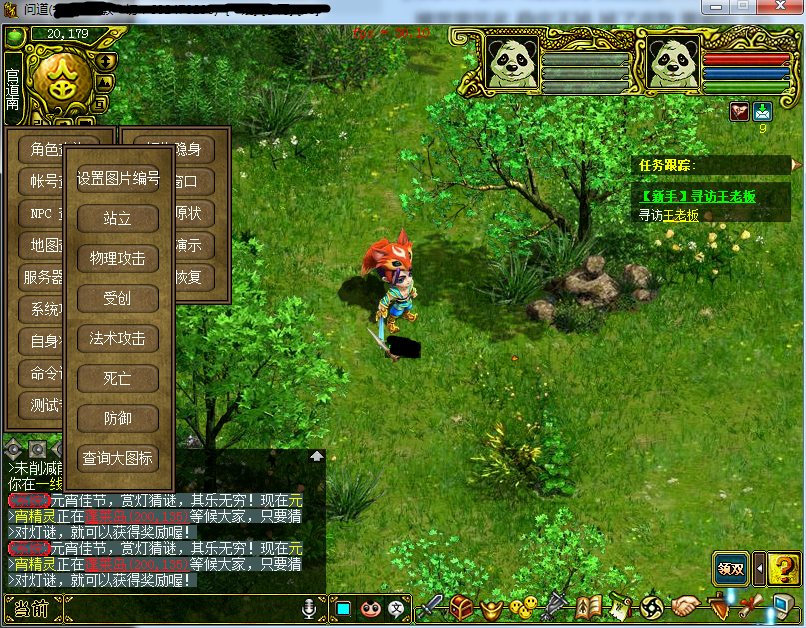Choose the 死亡 animation button
Image resolution: width=806 pixels, height=628 pixels.
[118, 378]
